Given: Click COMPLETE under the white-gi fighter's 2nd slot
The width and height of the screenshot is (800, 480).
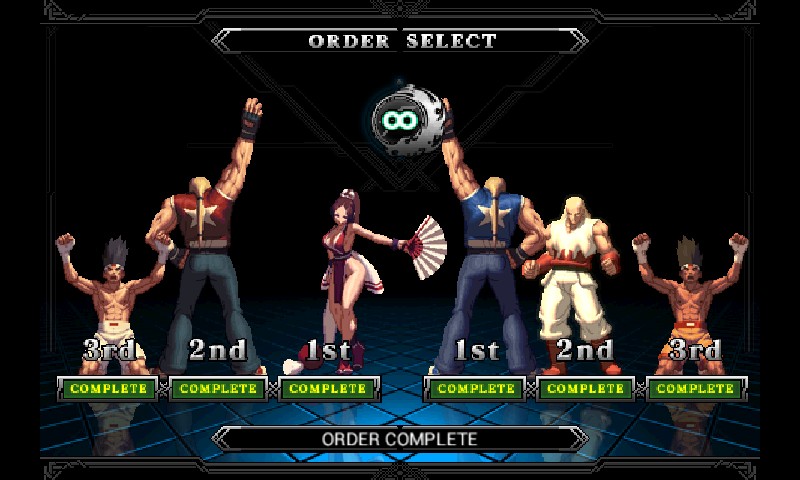Looking at the screenshot, I should pos(586,388).
